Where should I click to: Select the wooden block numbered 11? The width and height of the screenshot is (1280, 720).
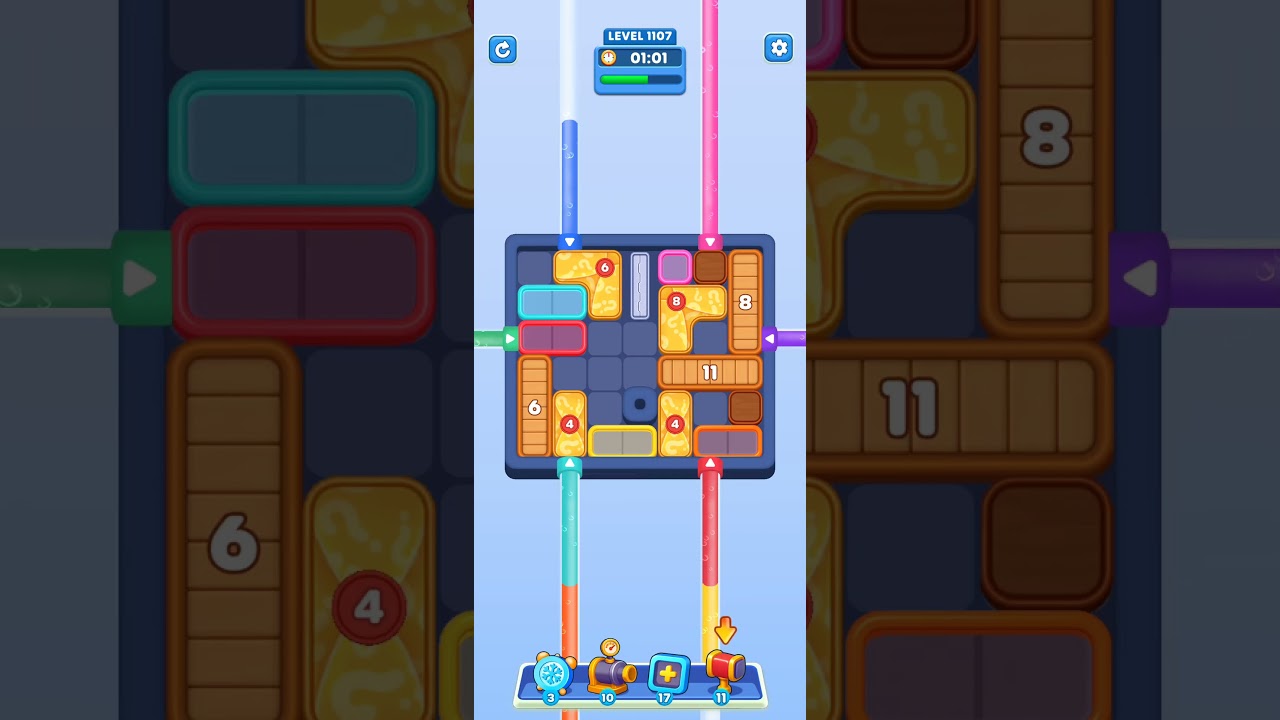point(711,372)
